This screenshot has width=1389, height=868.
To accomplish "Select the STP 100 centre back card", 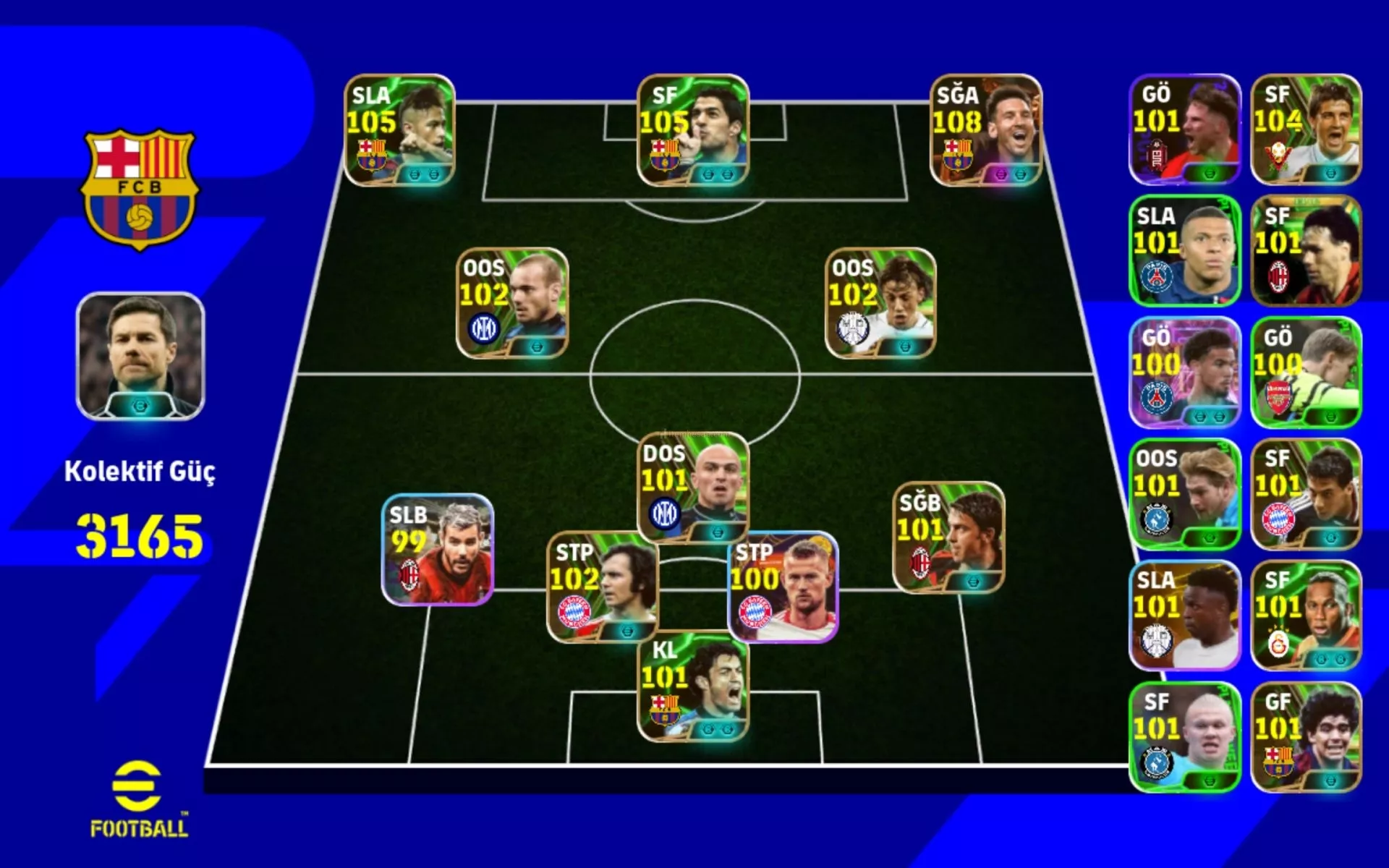I will click(783, 587).
